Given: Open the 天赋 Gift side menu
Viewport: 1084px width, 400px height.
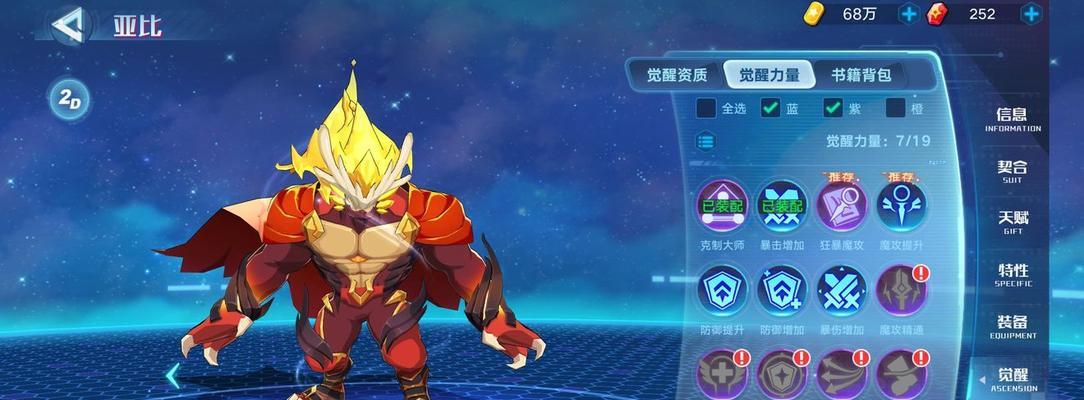Looking at the screenshot, I should pos(1012,222).
